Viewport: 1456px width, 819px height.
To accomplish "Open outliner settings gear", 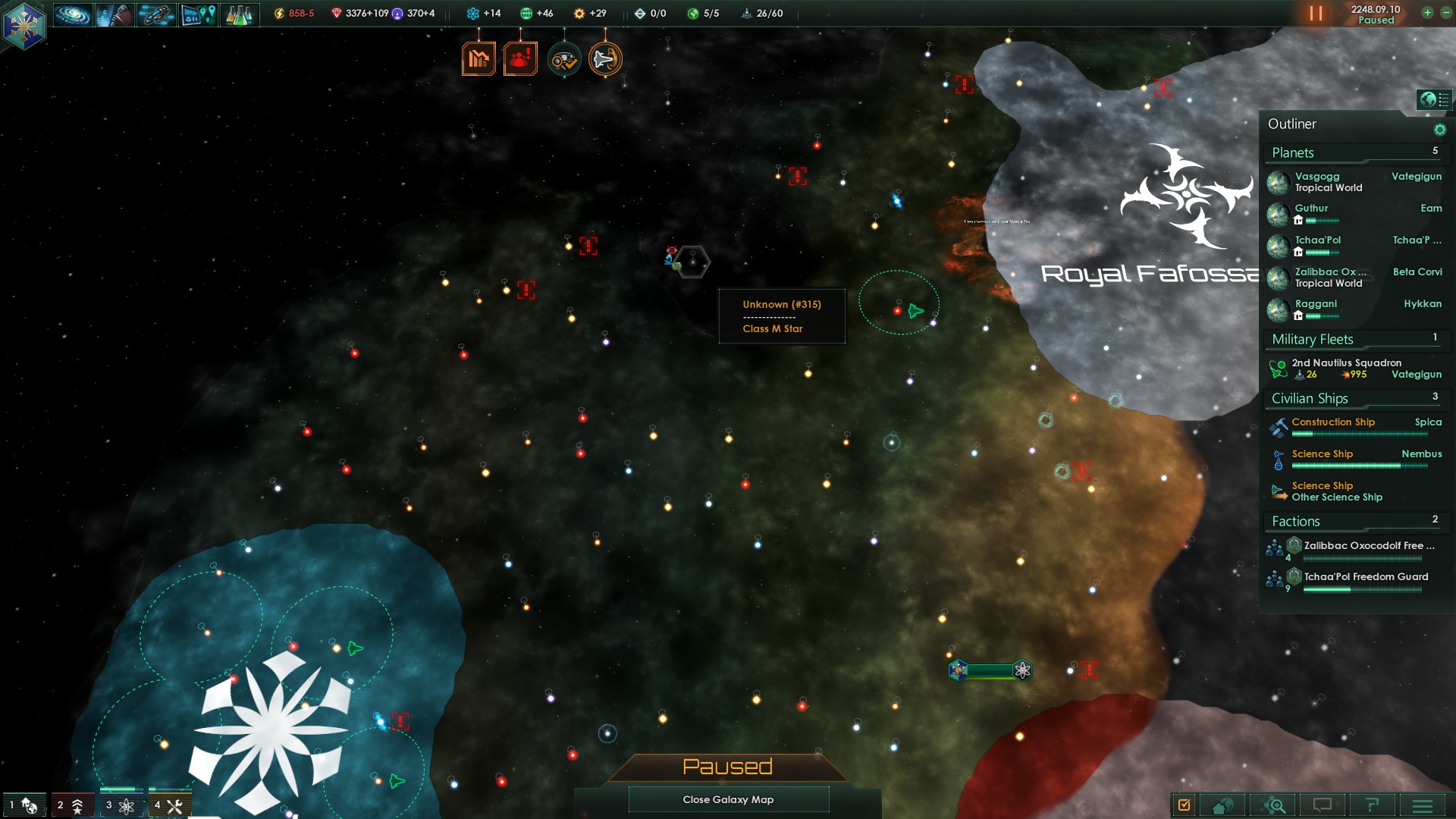I will (1439, 130).
